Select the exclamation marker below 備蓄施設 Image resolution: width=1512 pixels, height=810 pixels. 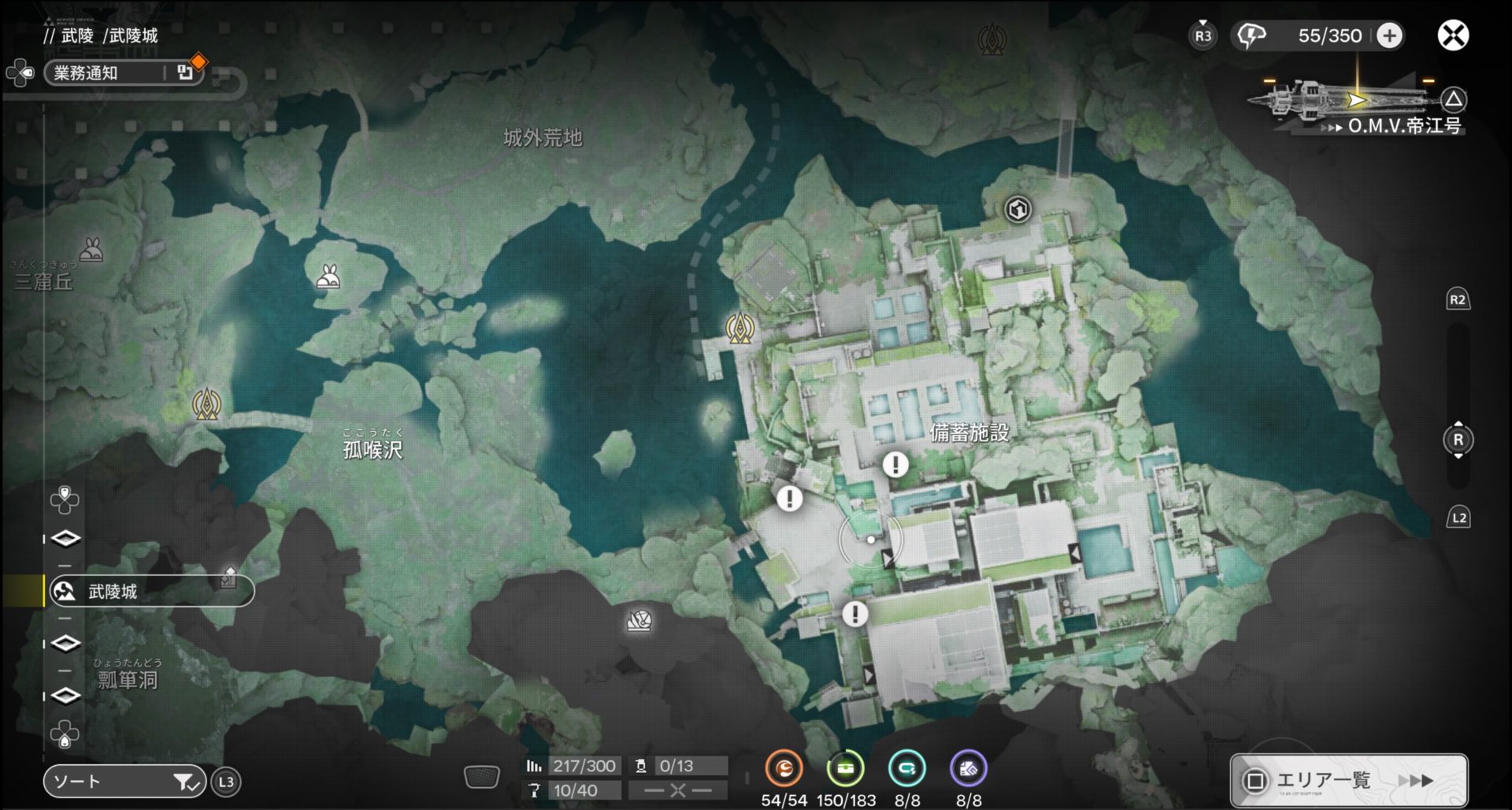[895, 465]
